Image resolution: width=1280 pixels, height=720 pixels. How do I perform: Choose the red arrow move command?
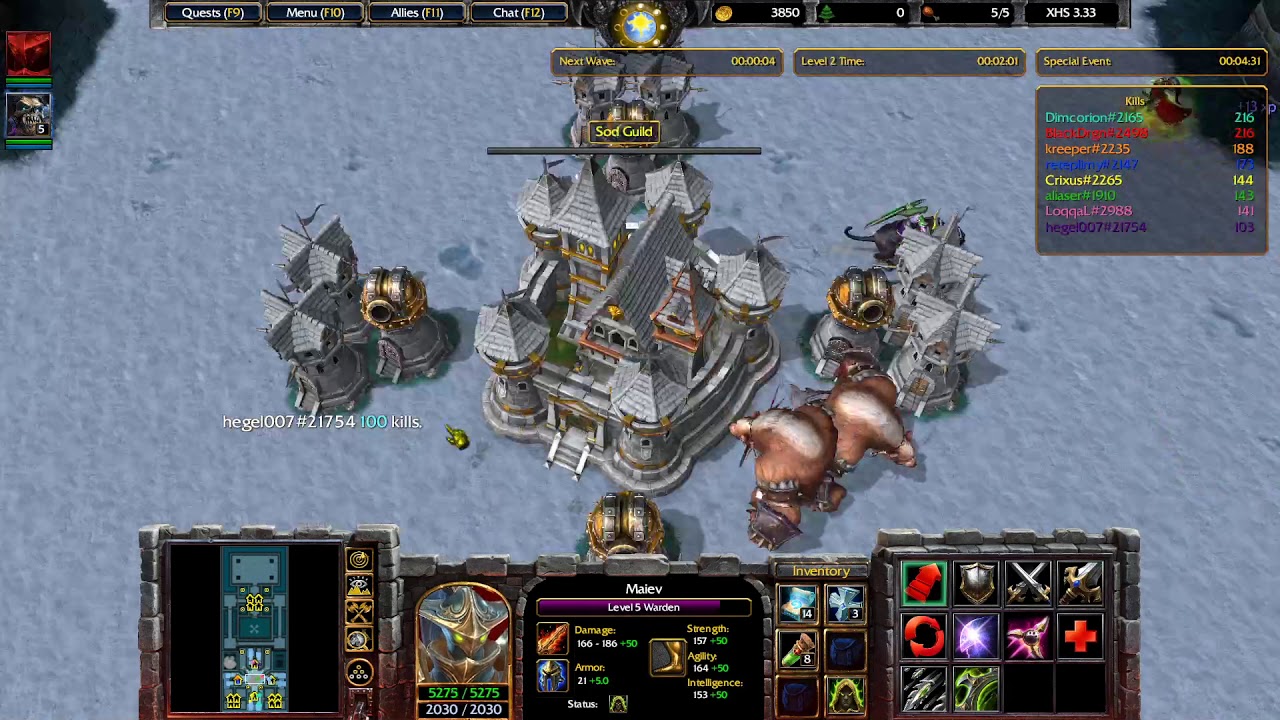pyautogui.click(x=924, y=583)
